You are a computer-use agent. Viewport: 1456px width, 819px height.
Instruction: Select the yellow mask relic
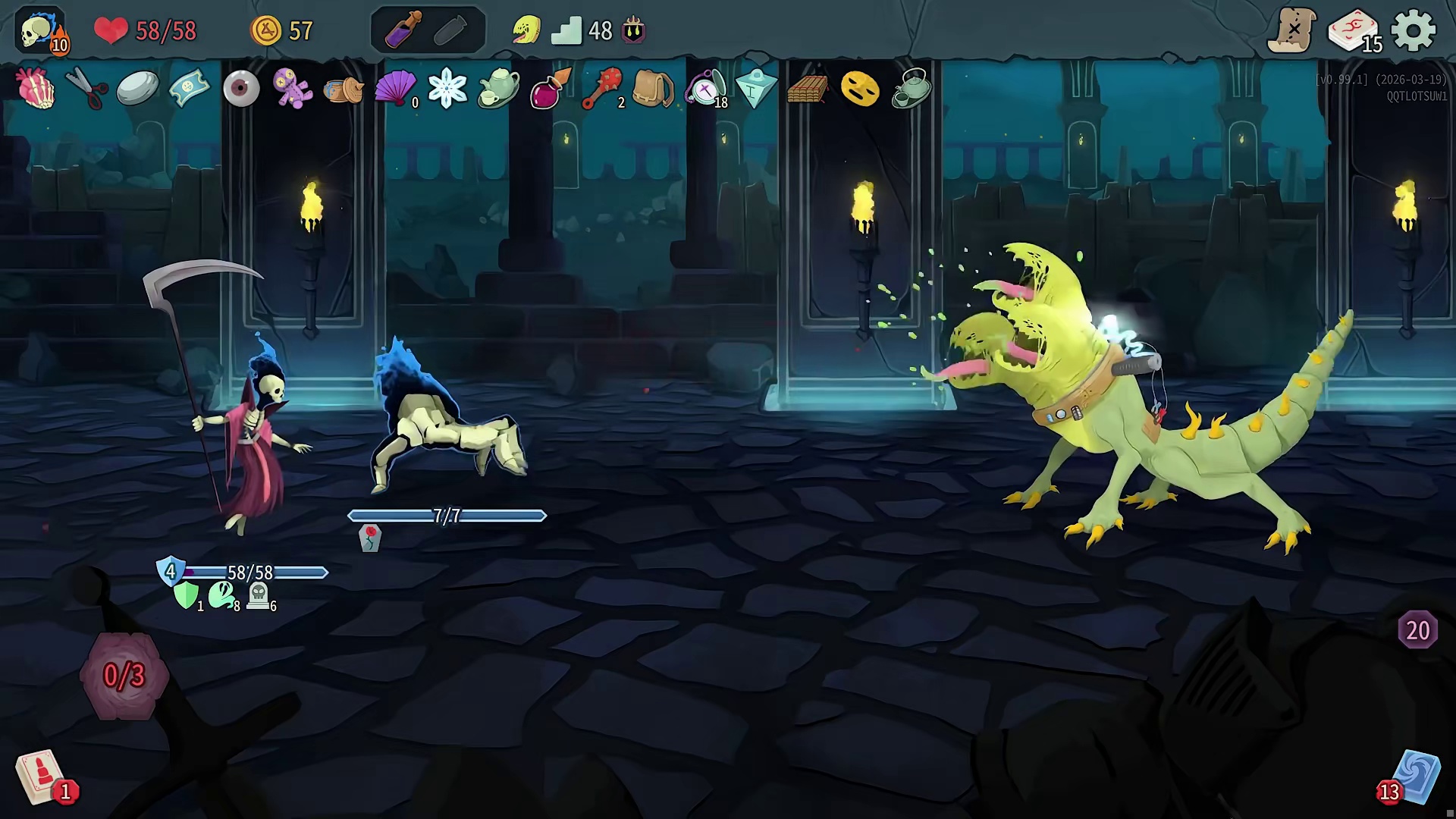[x=860, y=89]
